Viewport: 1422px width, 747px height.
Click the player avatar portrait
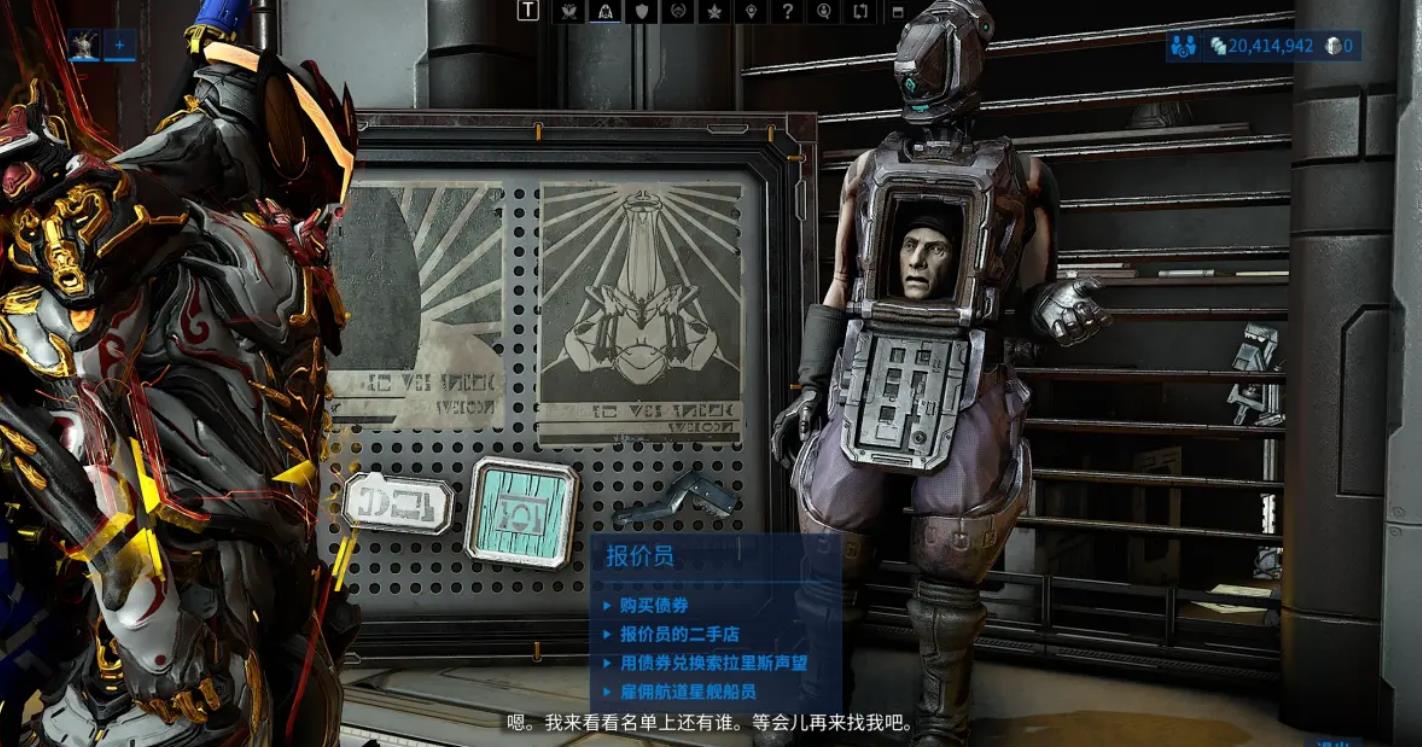click(x=84, y=45)
